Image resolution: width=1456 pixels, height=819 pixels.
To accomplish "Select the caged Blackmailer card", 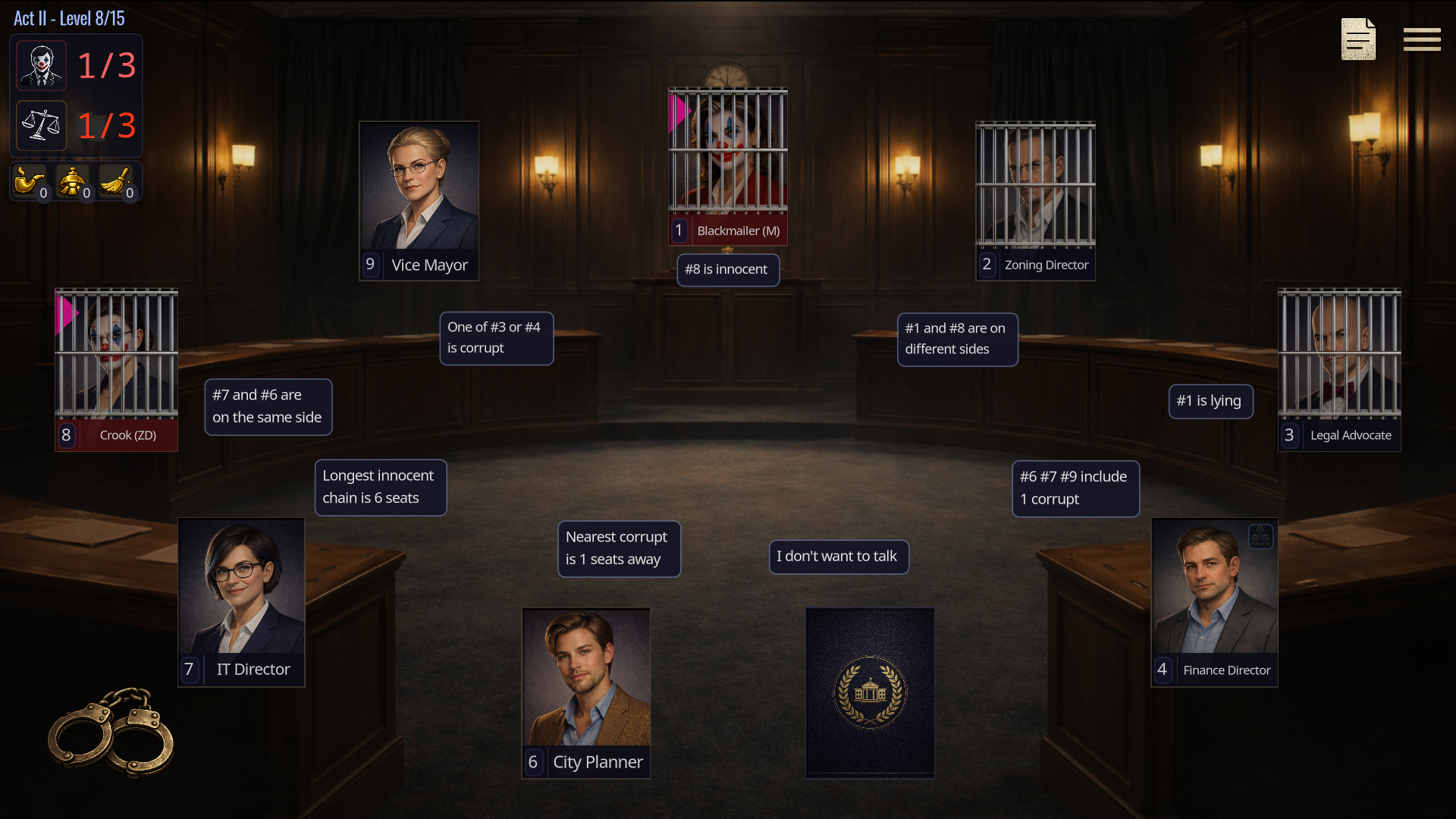I will (x=727, y=165).
